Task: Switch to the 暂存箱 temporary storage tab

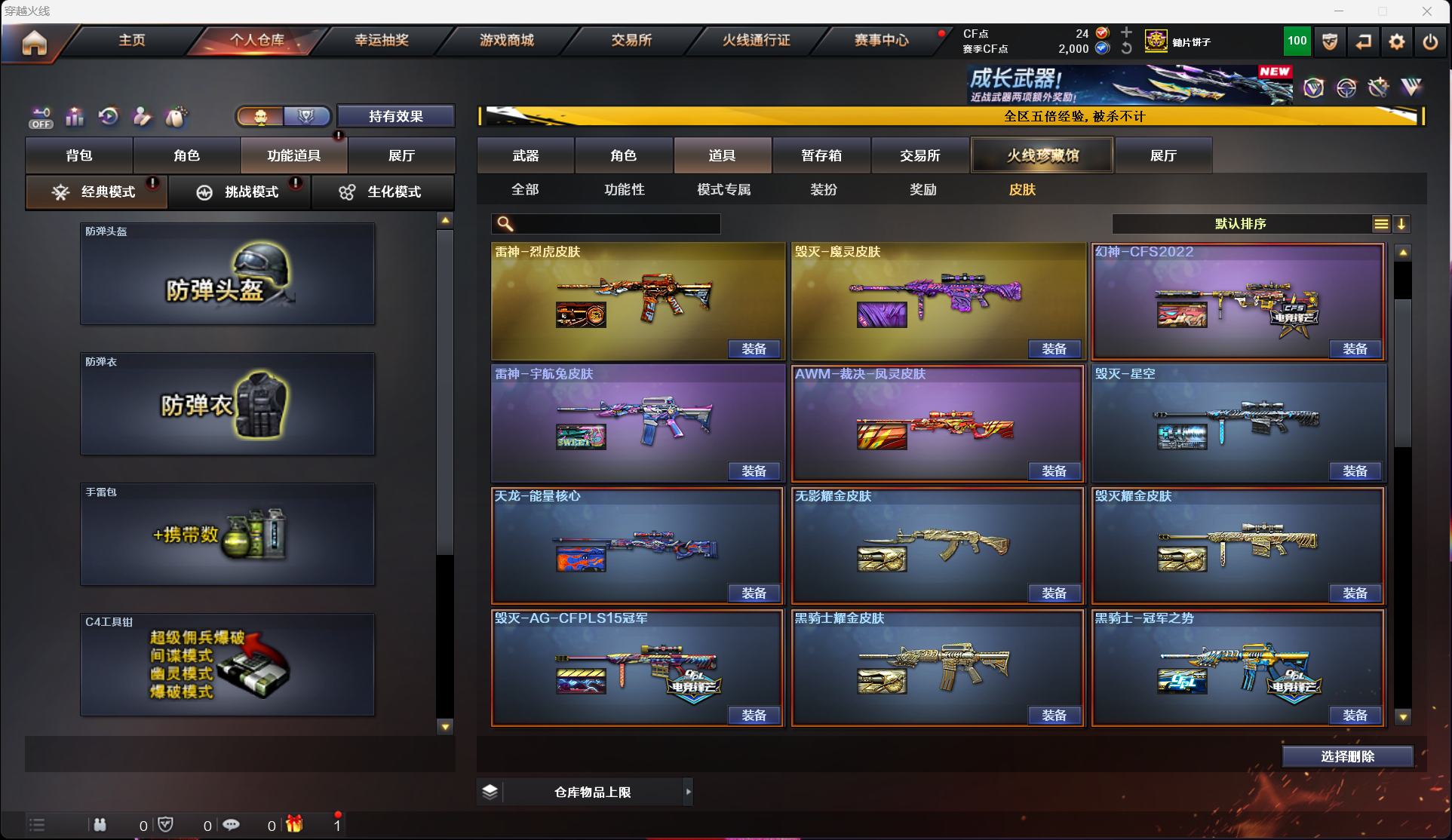Action: (x=821, y=155)
